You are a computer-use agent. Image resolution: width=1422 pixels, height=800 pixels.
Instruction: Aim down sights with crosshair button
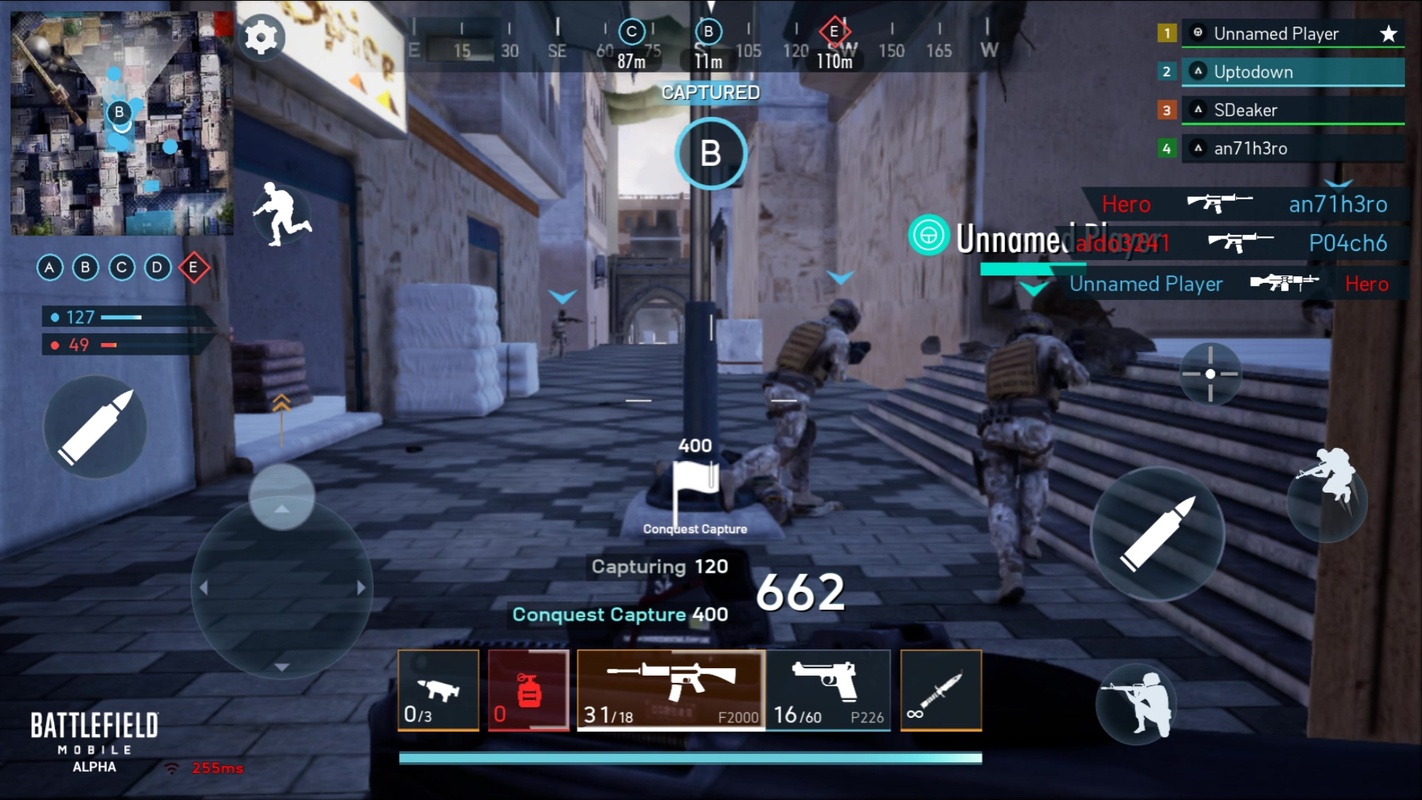(1210, 374)
